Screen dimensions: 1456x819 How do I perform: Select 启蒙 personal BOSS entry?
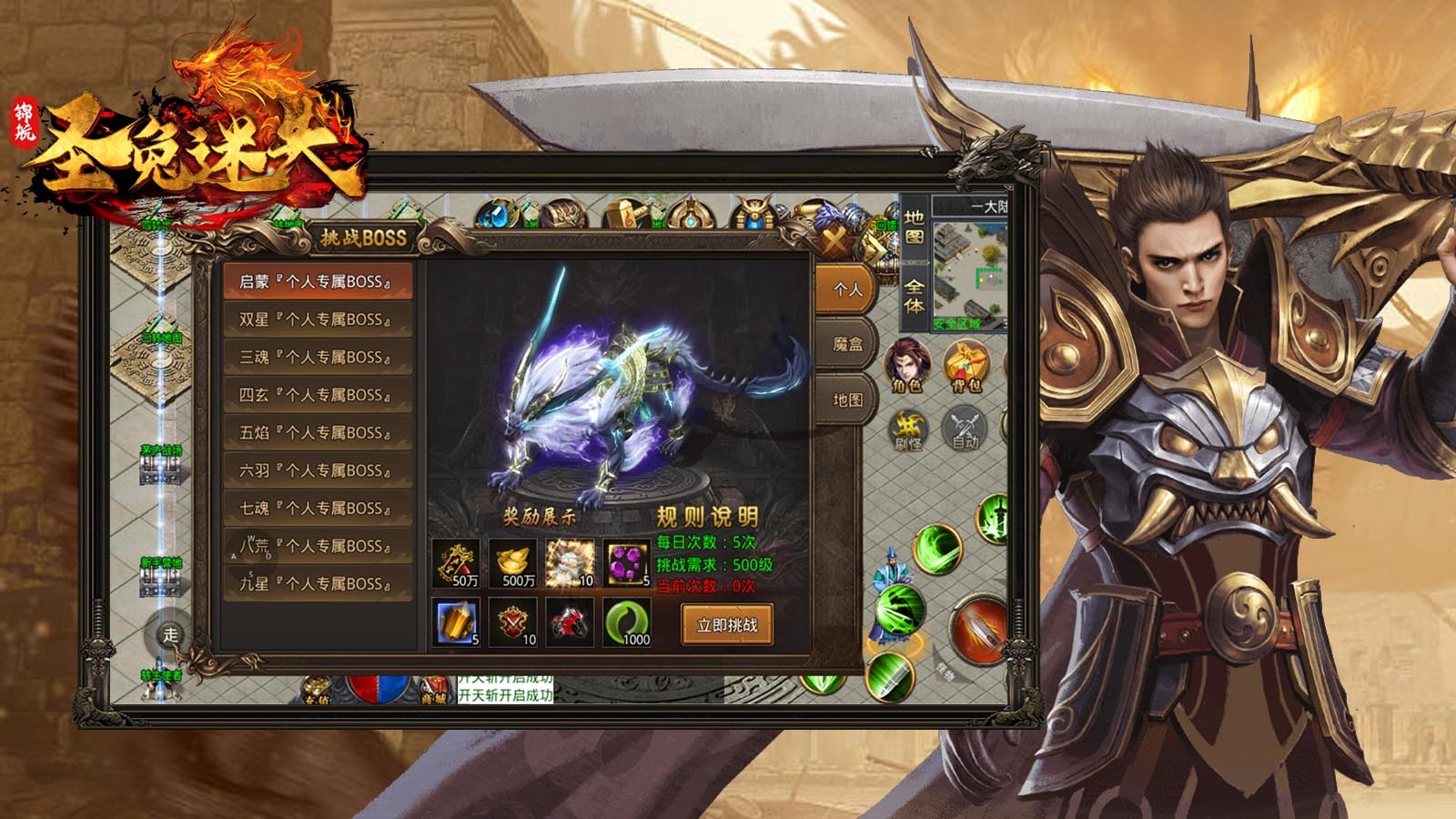(x=317, y=282)
